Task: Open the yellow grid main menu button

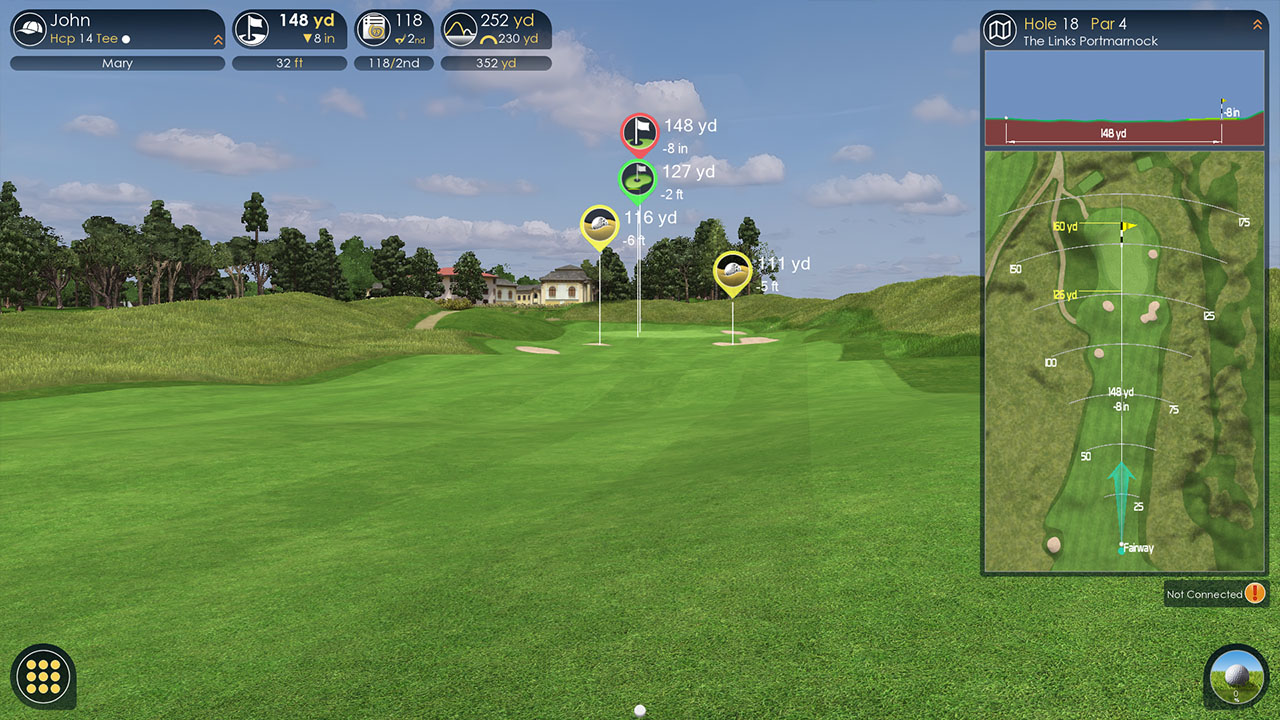Action: coord(44,676)
